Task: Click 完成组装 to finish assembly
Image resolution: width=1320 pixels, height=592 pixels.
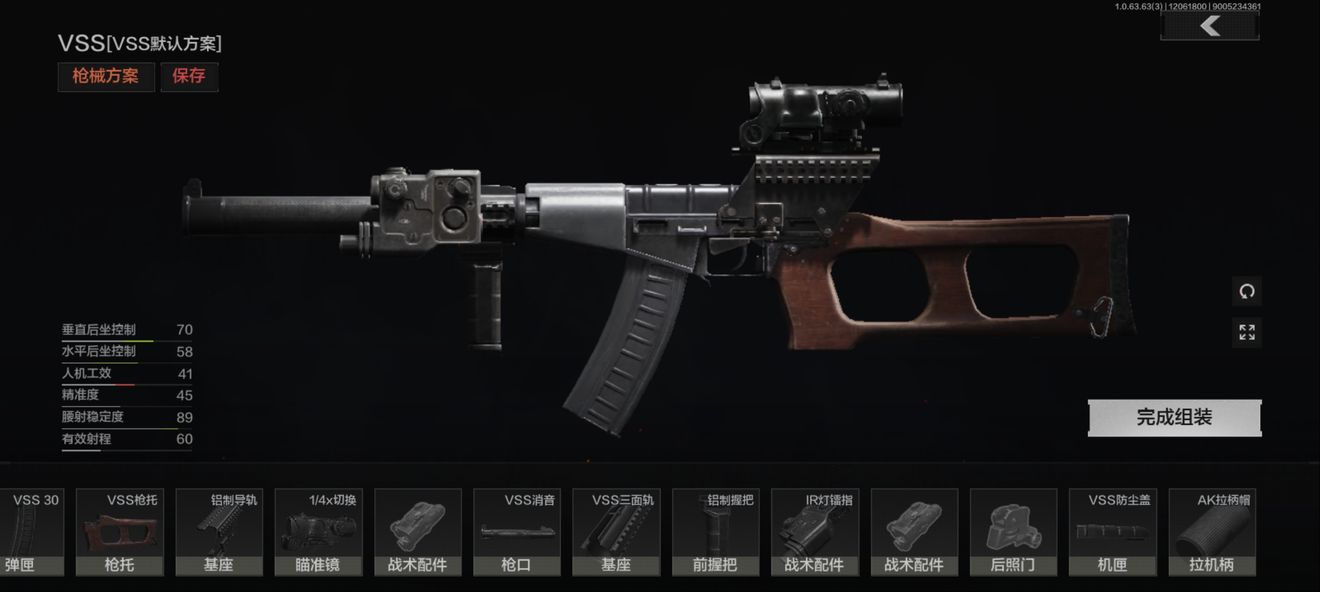Action: [x=1174, y=418]
